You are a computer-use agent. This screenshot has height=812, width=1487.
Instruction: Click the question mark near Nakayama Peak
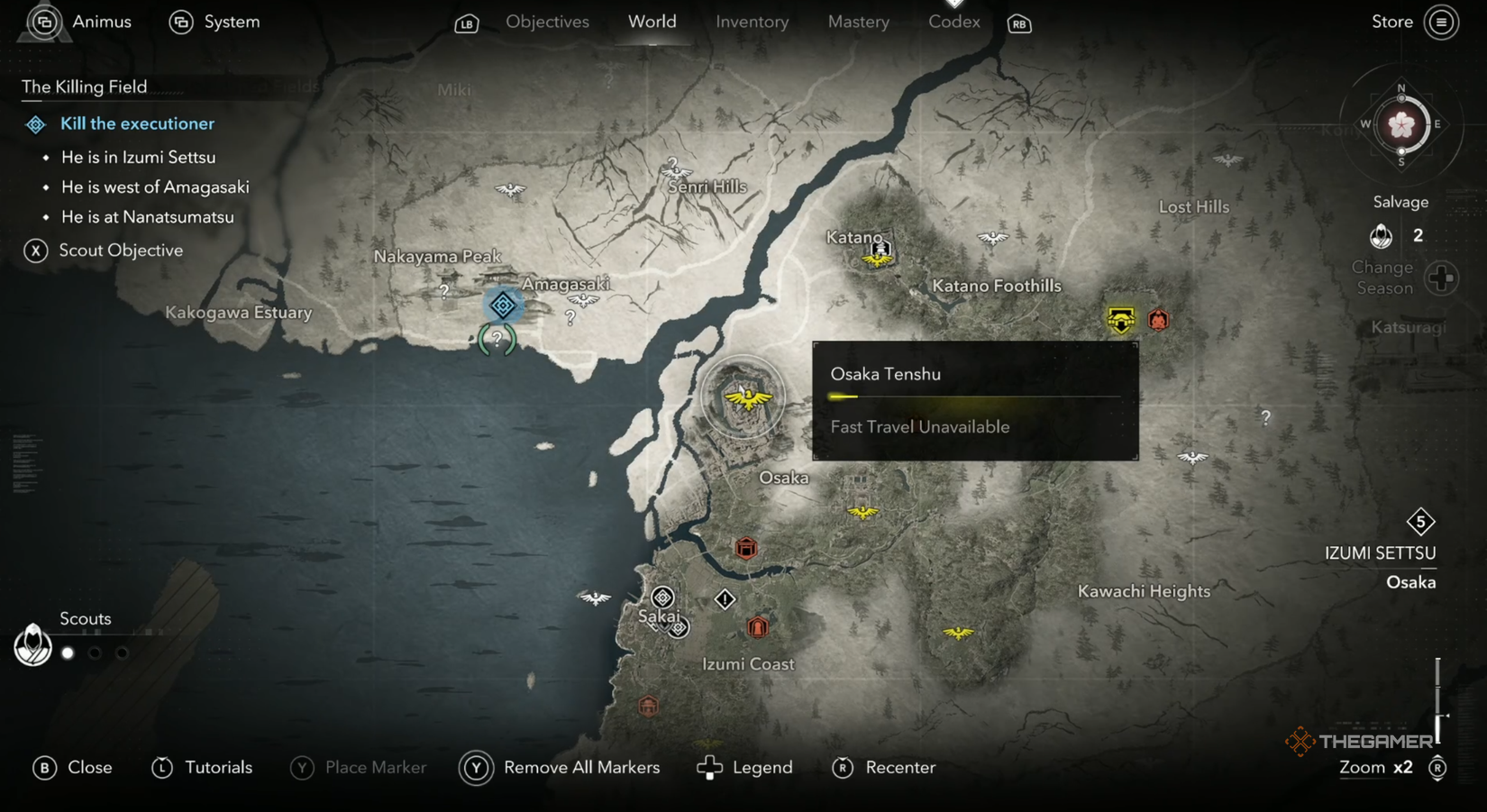(x=443, y=289)
